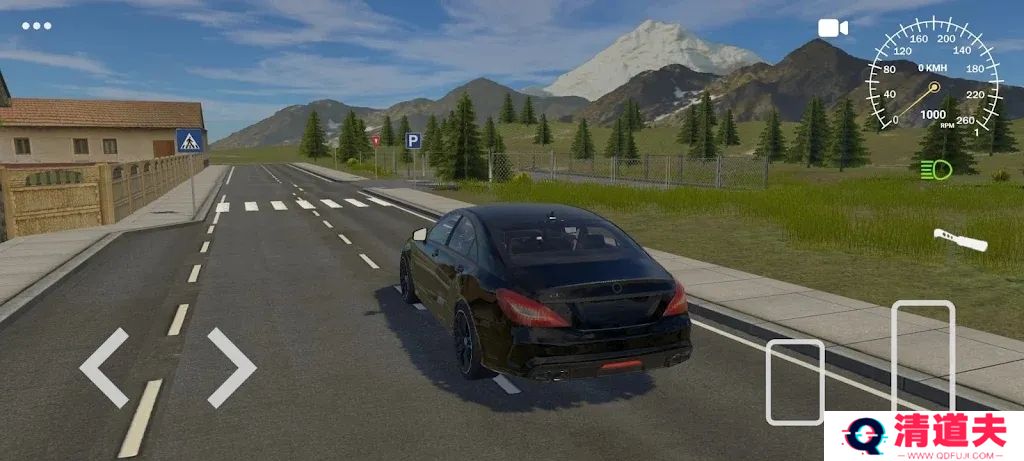Steer right with the right arrow
This screenshot has height=461, width=1024.
coord(231,367)
